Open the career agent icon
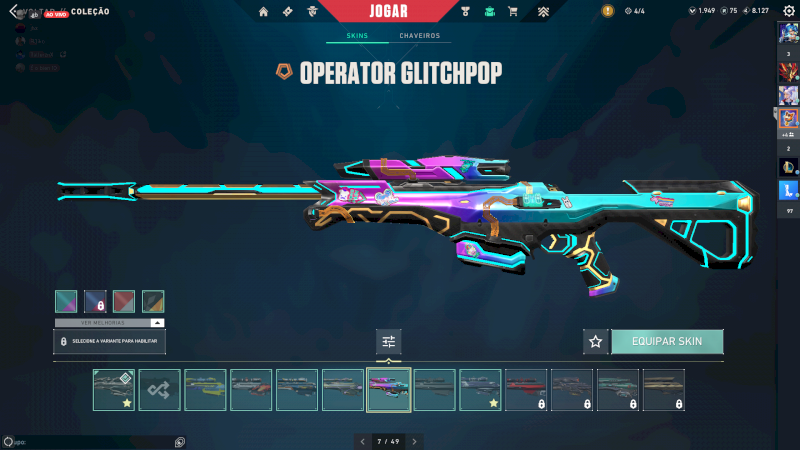The image size is (800, 450). point(312,12)
